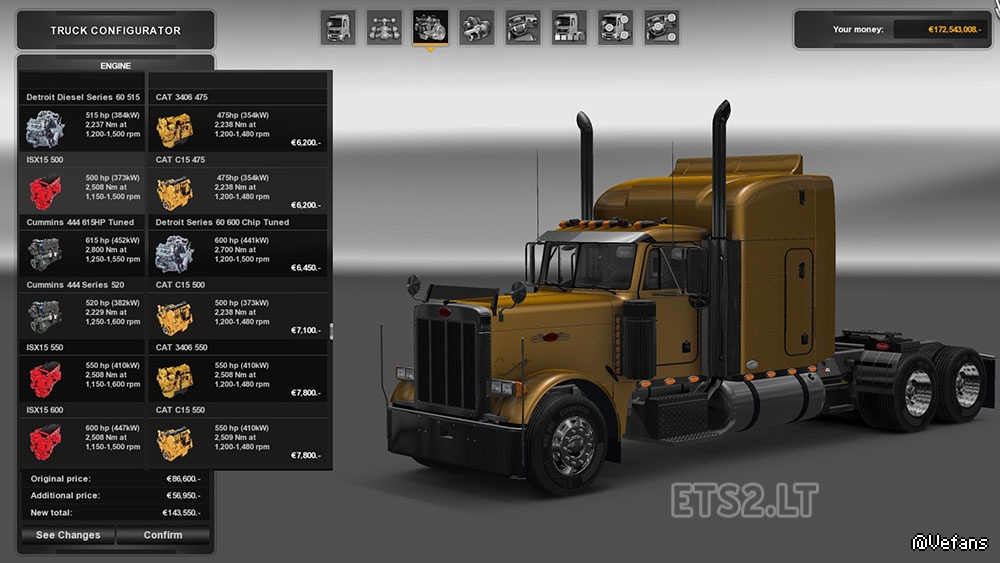
Task: Switch to the truck cabin category tab
Action: click(338, 28)
